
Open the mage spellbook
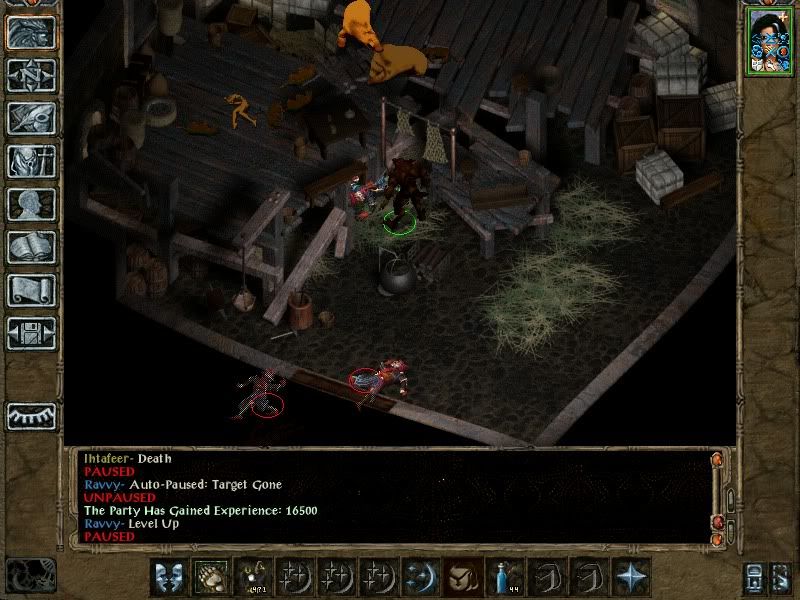tap(31, 247)
